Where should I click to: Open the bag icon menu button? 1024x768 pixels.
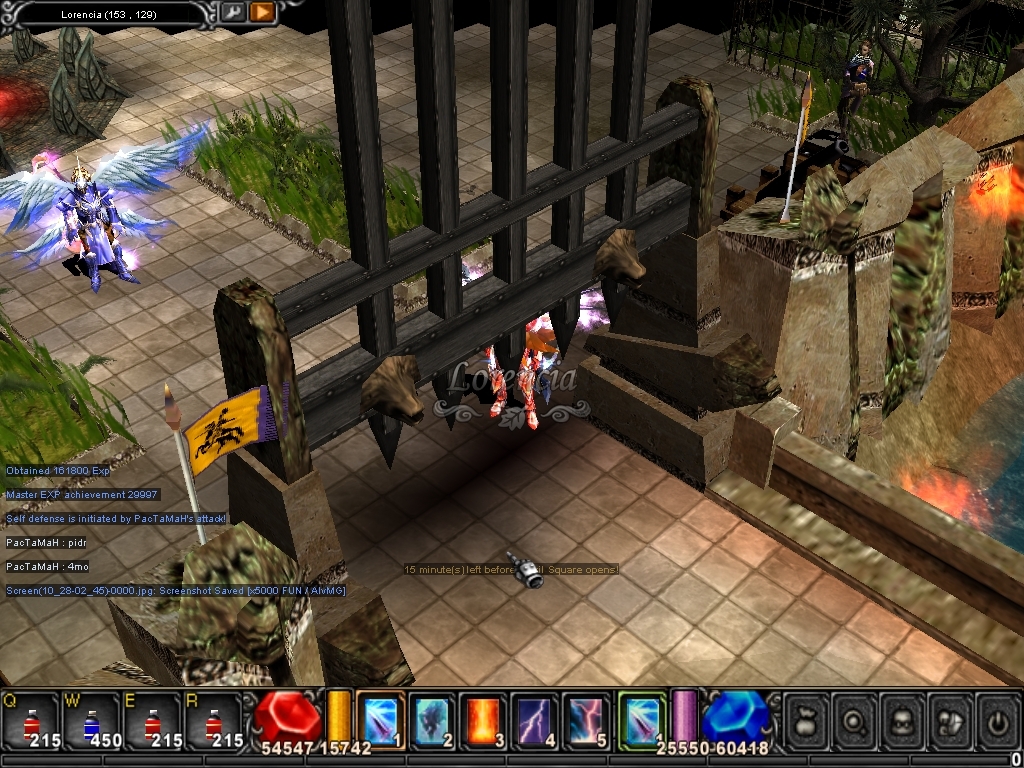tap(806, 720)
